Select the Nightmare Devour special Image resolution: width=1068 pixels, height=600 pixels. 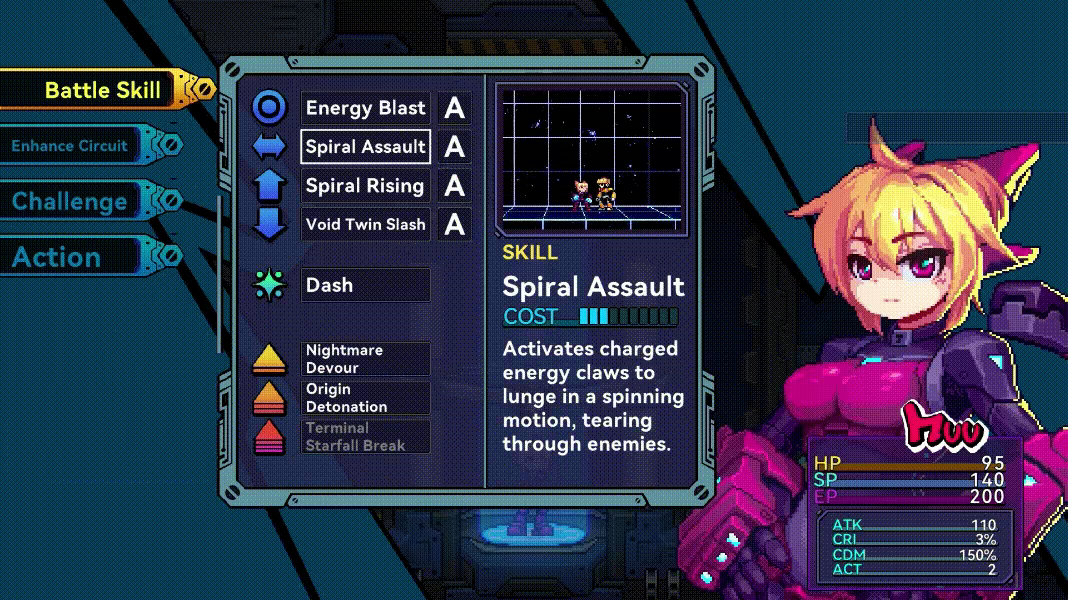tap(366, 359)
